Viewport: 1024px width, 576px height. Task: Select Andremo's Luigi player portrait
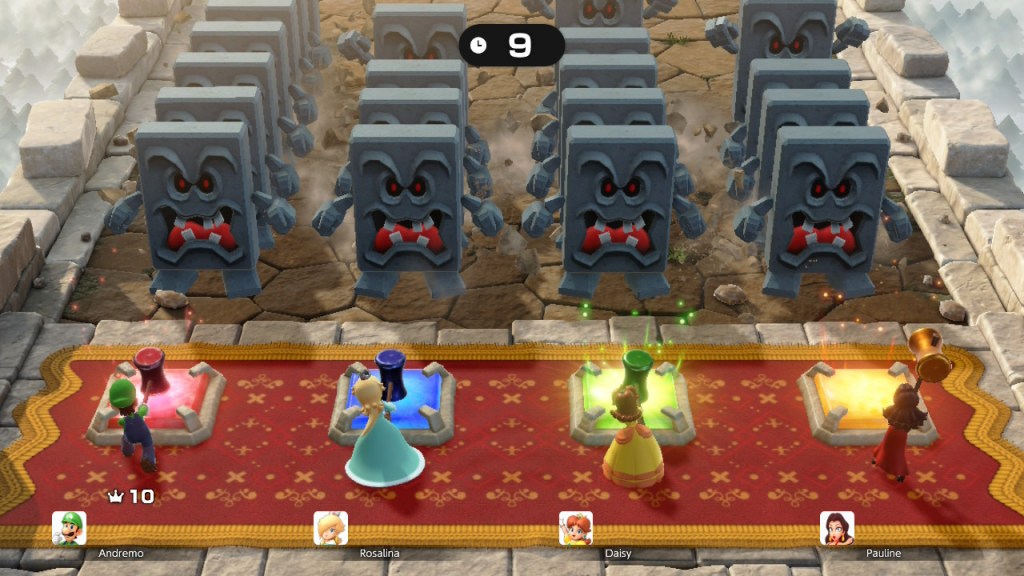tap(69, 528)
